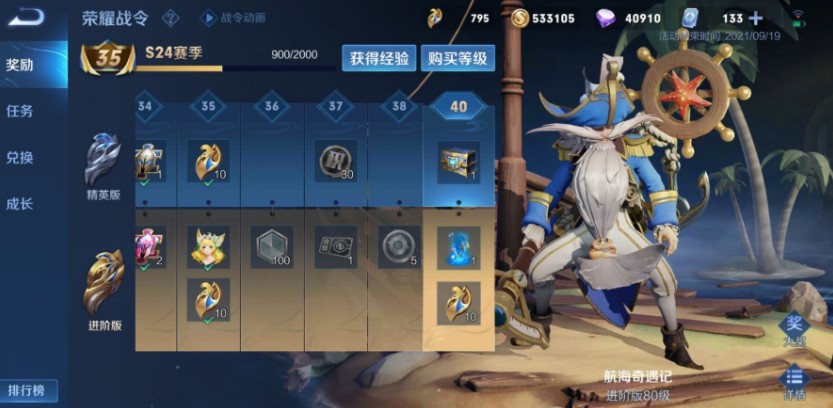
Task: Choose the blue flame reward at level 40
Action: (x=458, y=246)
